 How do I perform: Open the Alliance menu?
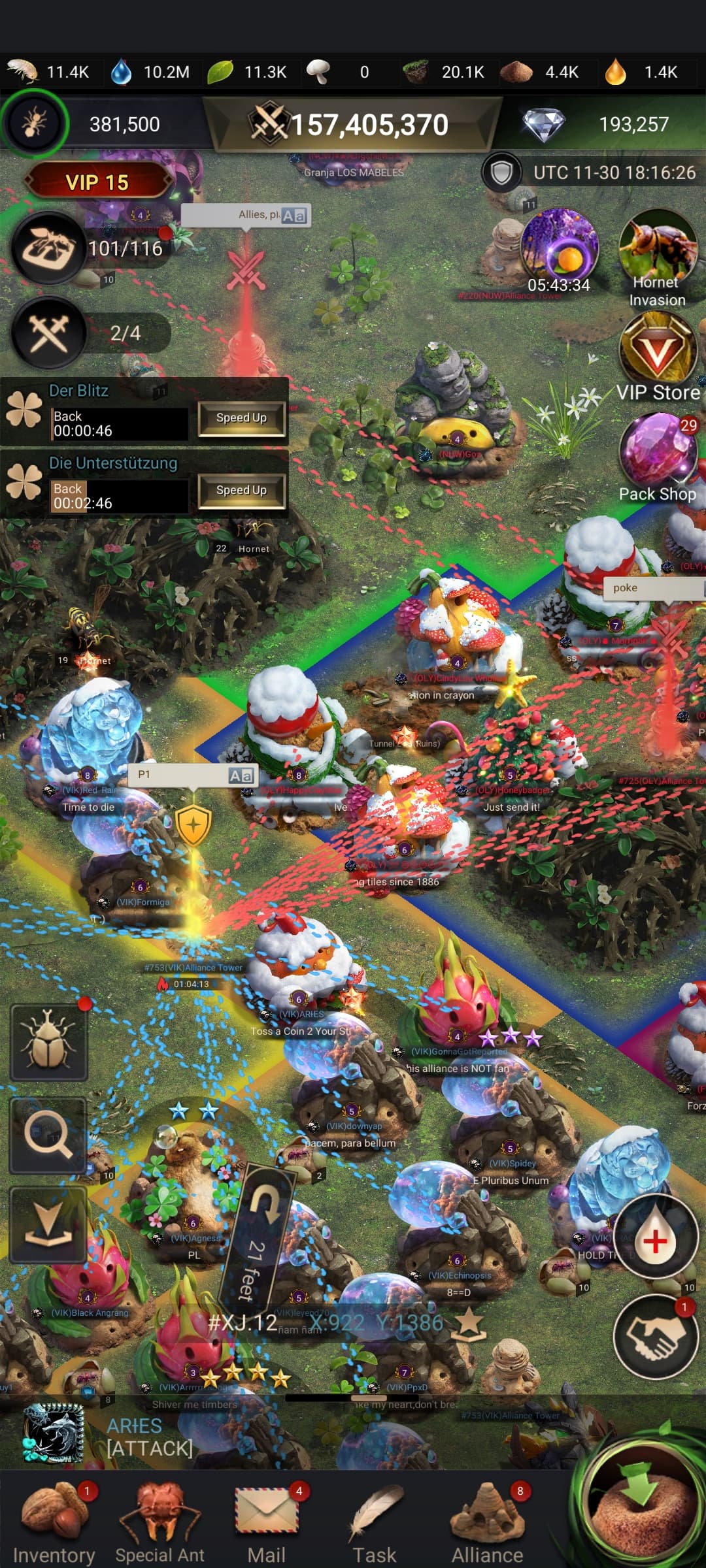pos(487,1522)
